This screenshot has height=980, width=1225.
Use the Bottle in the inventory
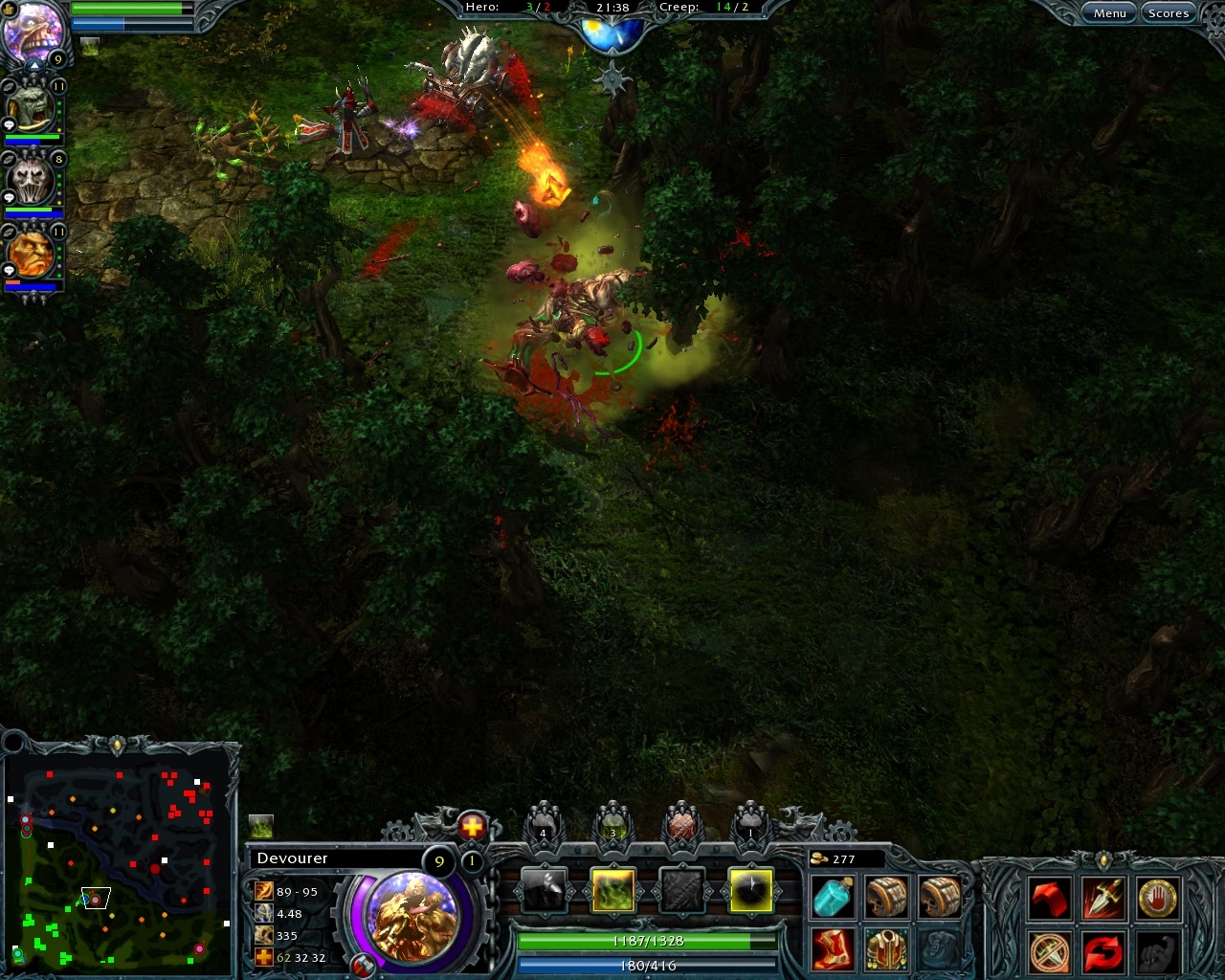(x=832, y=898)
